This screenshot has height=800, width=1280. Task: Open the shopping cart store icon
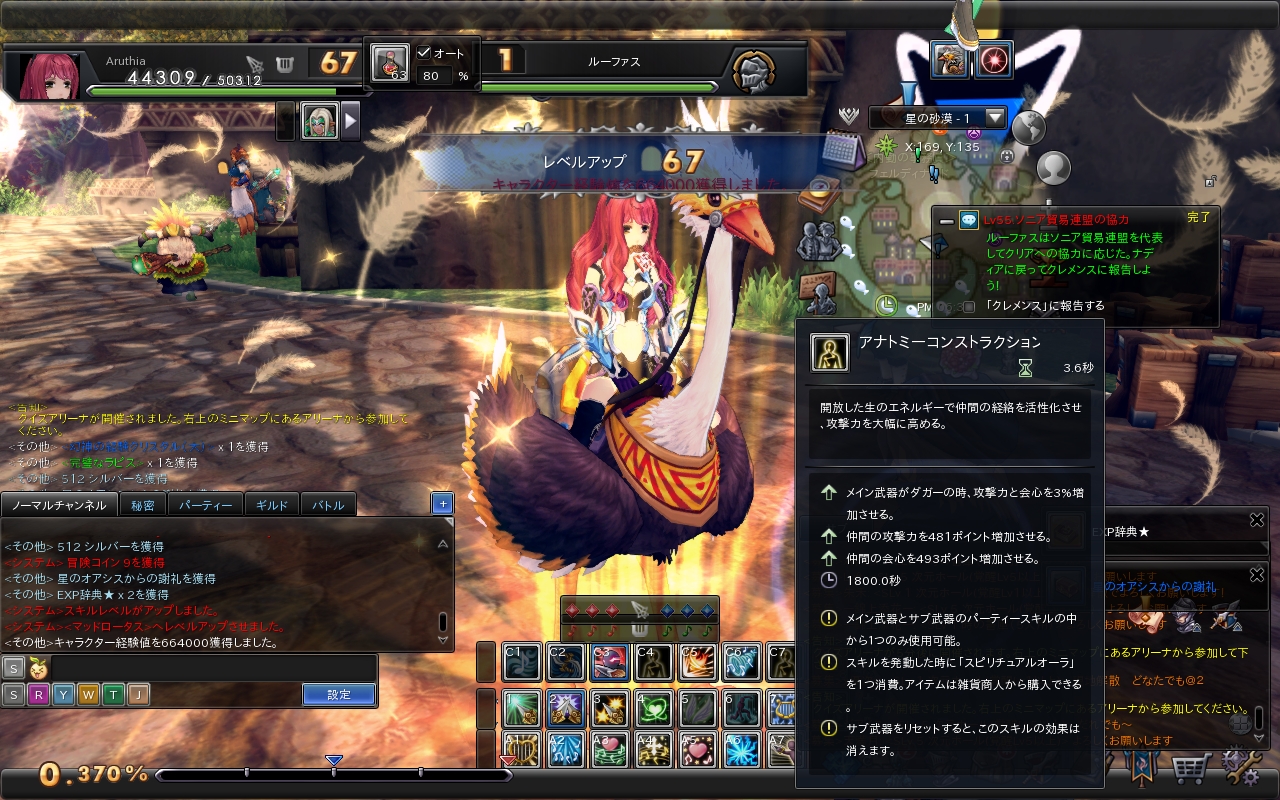[x=1191, y=768]
